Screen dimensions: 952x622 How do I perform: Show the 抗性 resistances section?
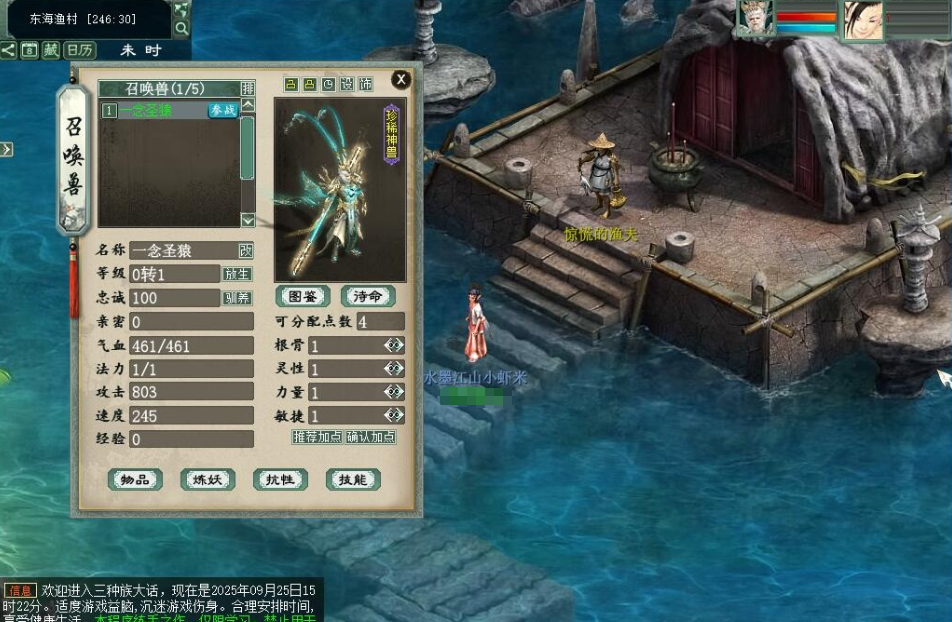(280, 480)
